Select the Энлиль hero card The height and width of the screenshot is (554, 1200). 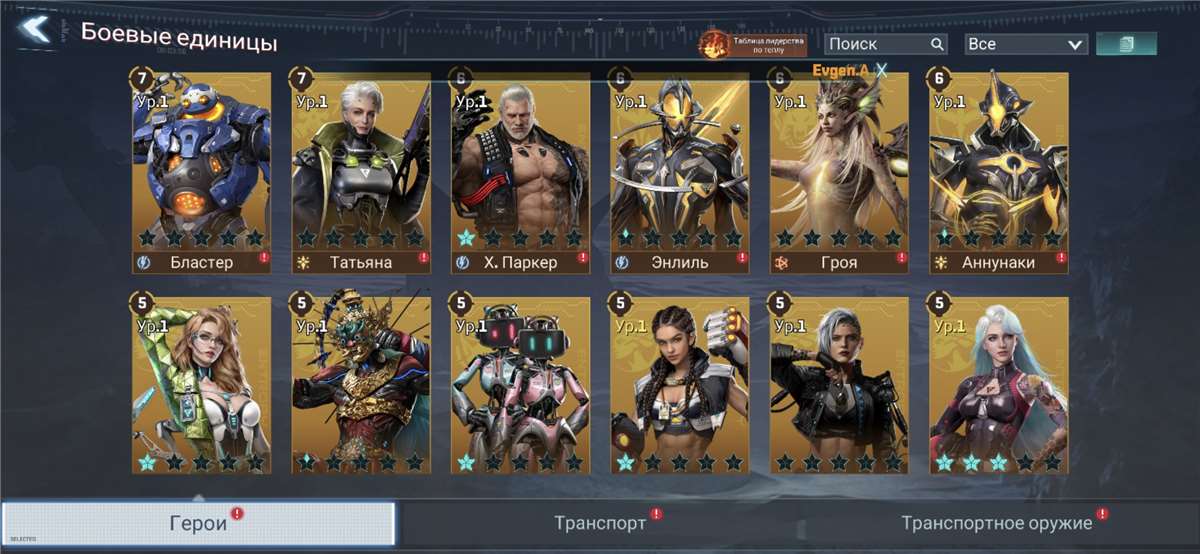point(680,170)
